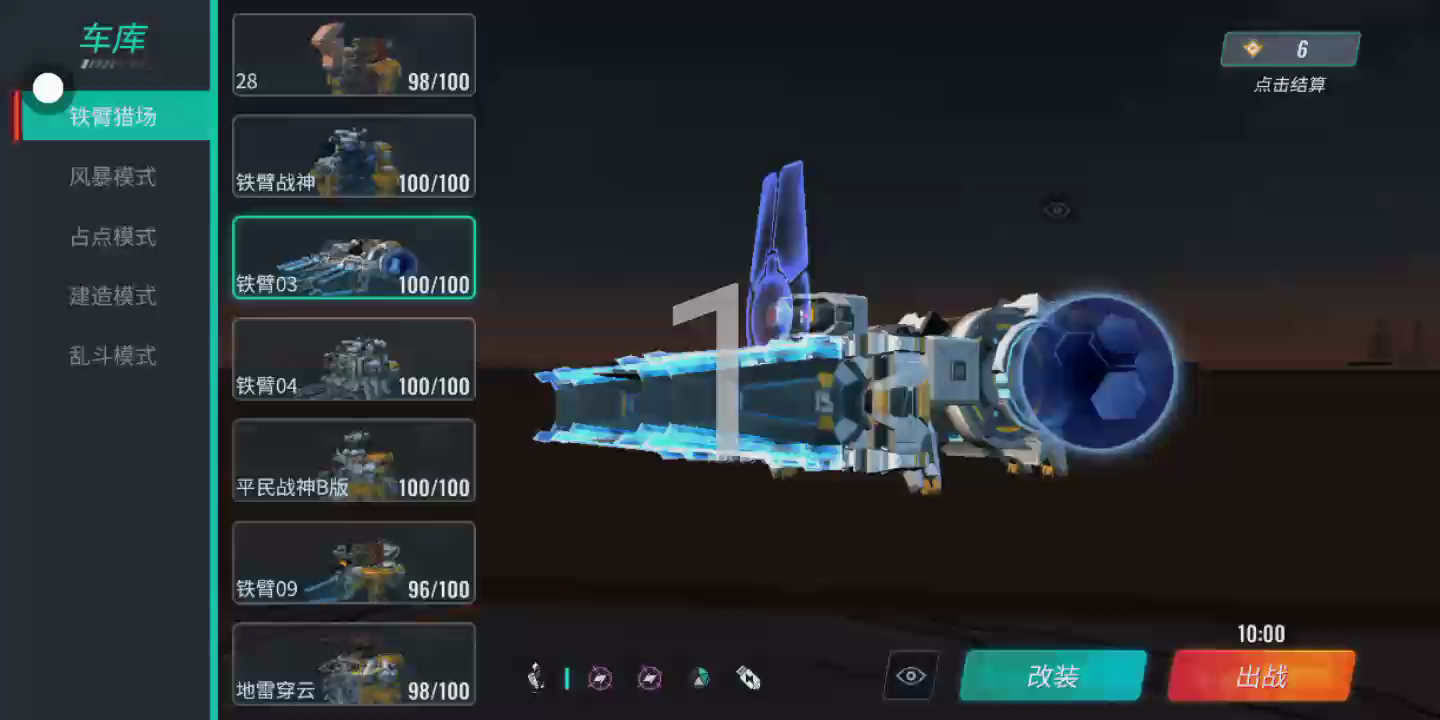Select the 地雷穿云 vehicle card
Screen dimensions: 1440x720
354,663
